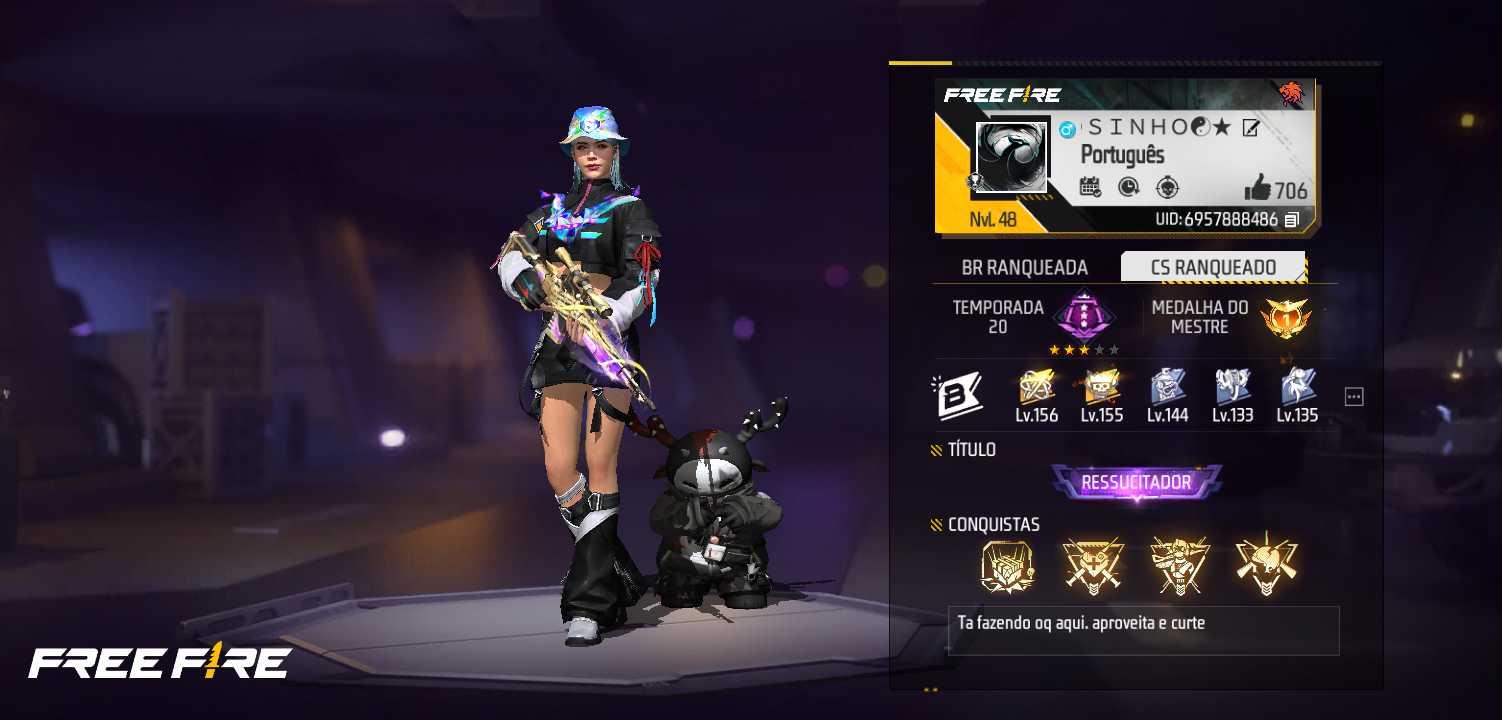This screenshot has width=1502, height=720.
Task: Select the crosshair skull stats icon
Action: 1167,186
